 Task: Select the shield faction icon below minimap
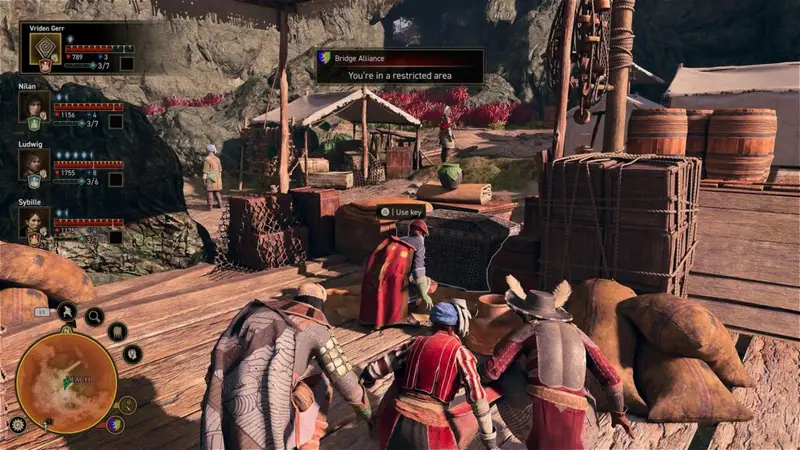(116, 424)
